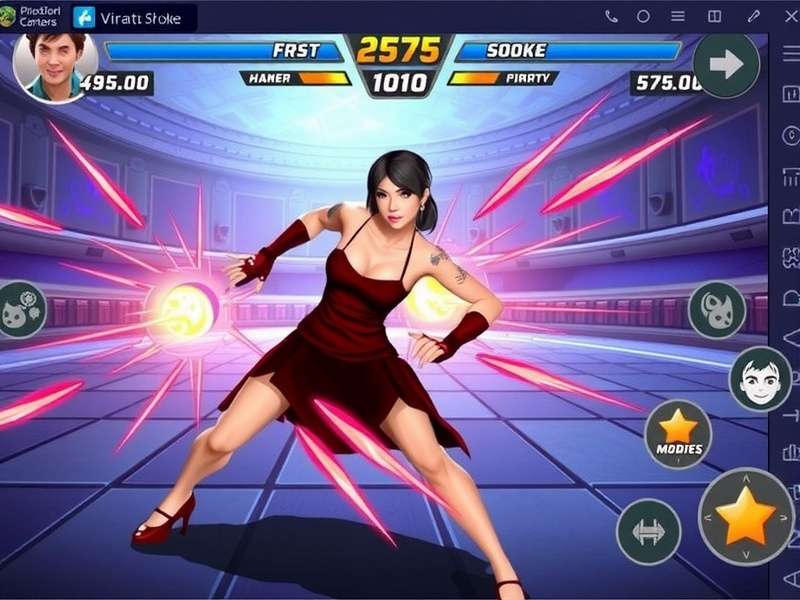The image size is (800, 600).
Task: Tap the double-arrow swap button
Action: (x=648, y=531)
